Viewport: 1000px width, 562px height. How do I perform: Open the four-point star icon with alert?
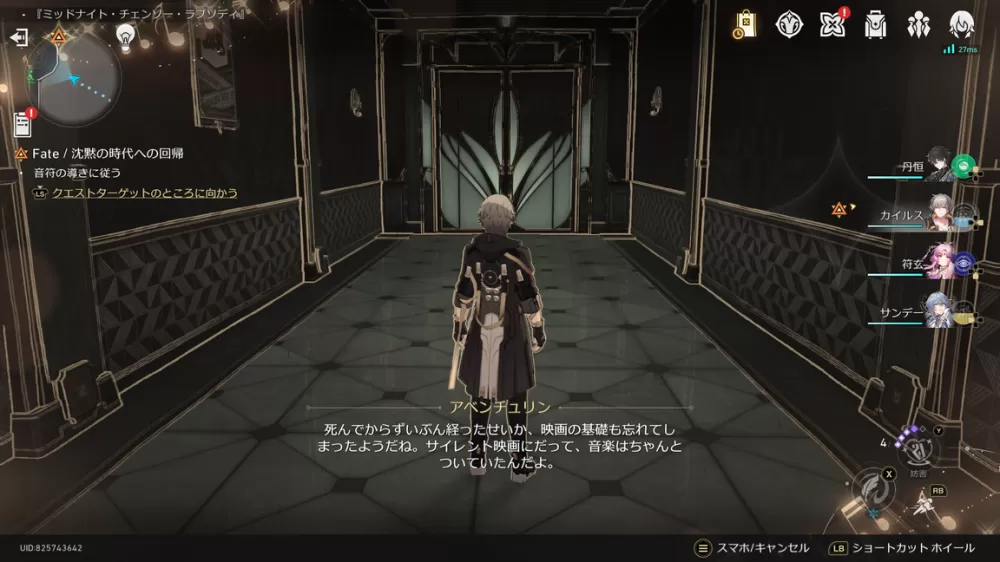tap(832, 24)
